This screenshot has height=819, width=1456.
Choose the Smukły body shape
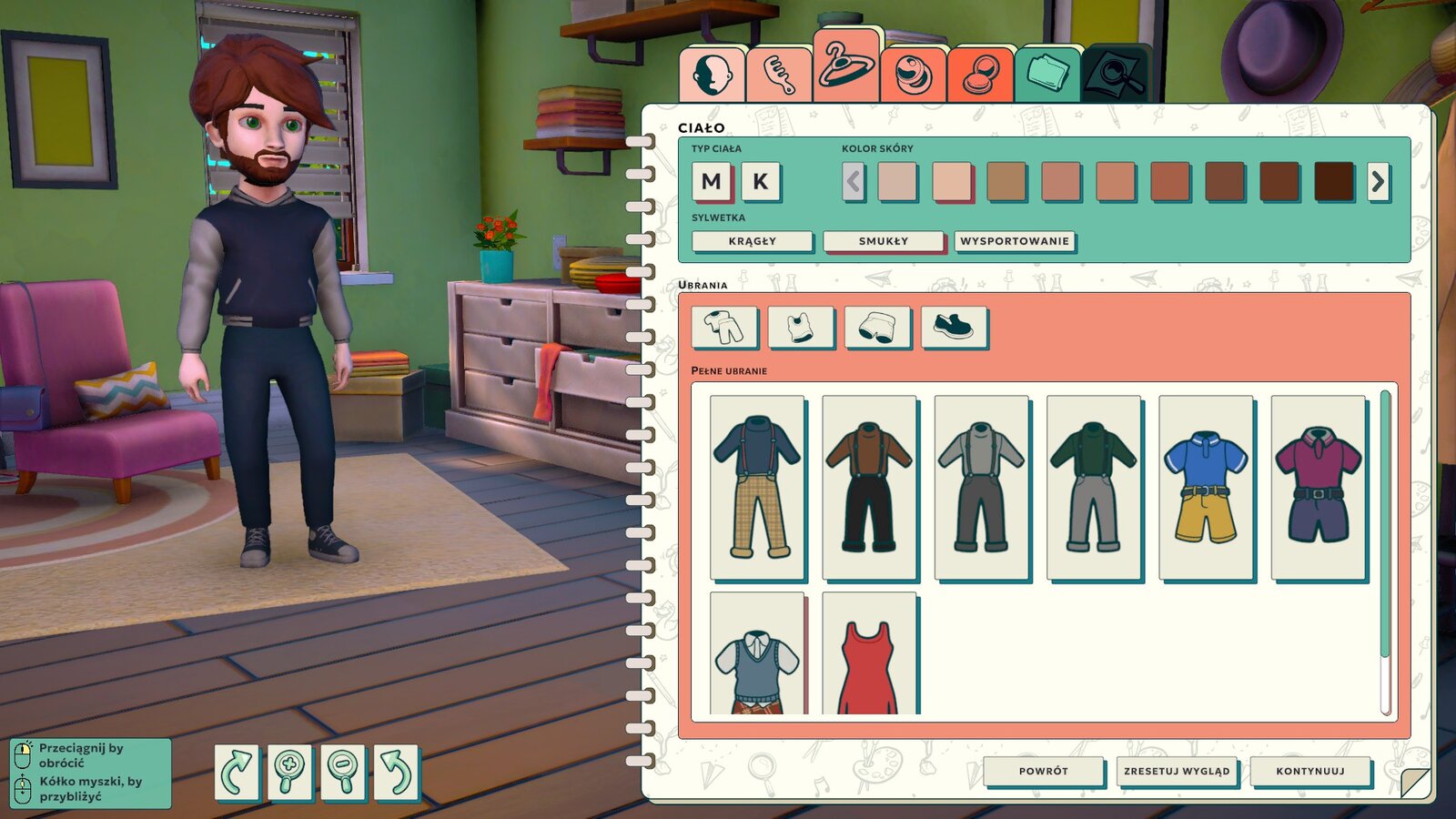[x=883, y=241]
